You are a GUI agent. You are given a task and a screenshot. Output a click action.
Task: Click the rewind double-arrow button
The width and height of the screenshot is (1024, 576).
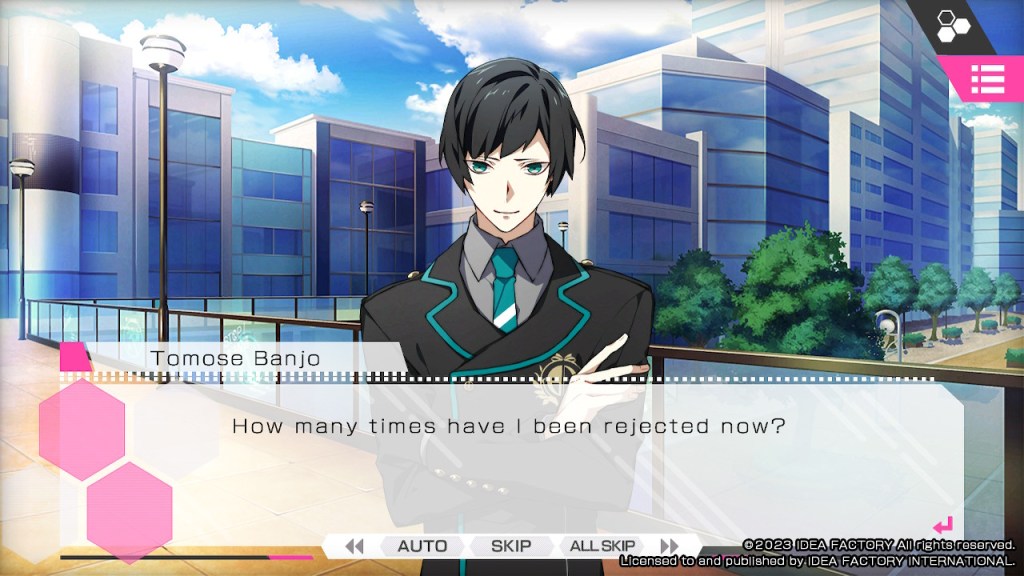pos(353,546)
